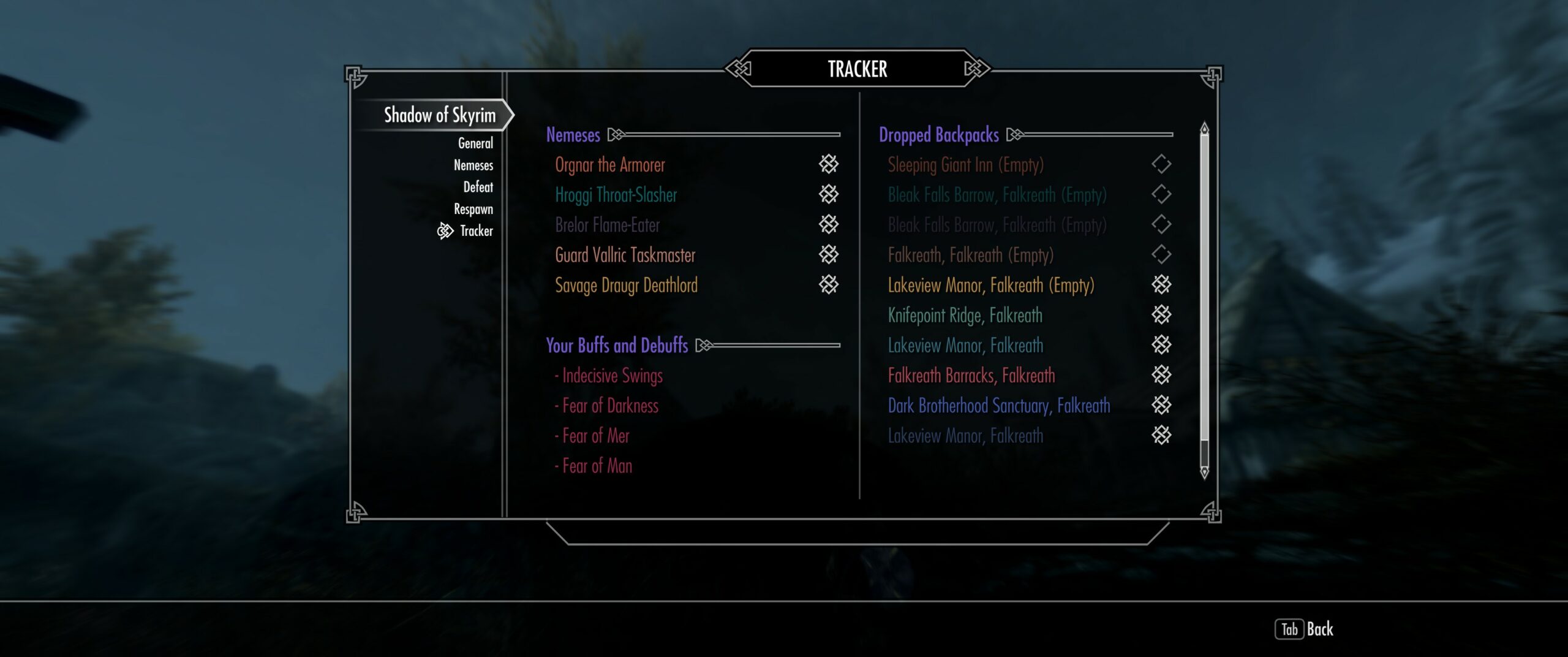
Task: Track the Falkreath Barracks backpack
Action: coord(1161,374)
